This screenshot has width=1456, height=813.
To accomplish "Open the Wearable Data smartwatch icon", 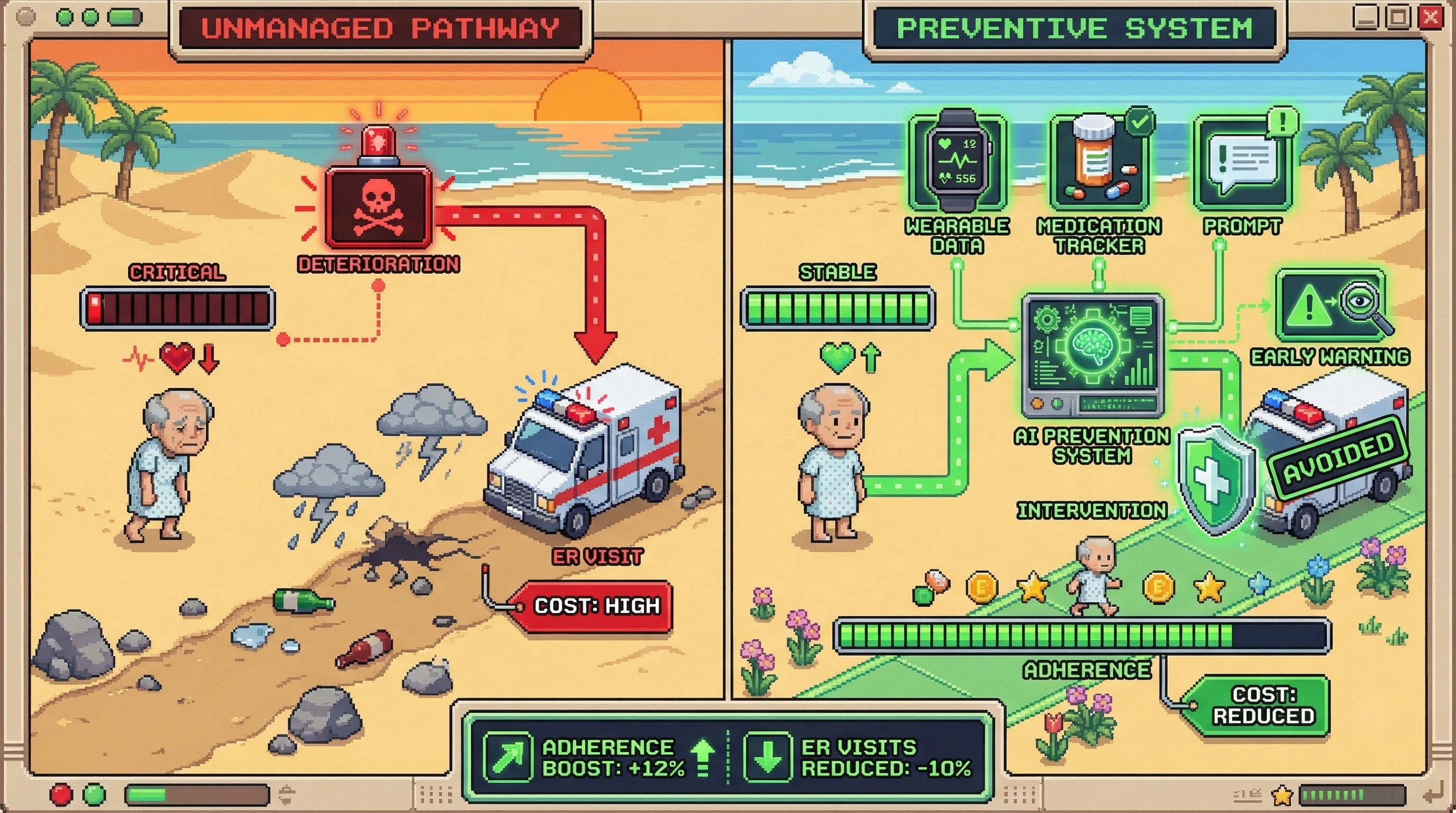I will [958, 161].
